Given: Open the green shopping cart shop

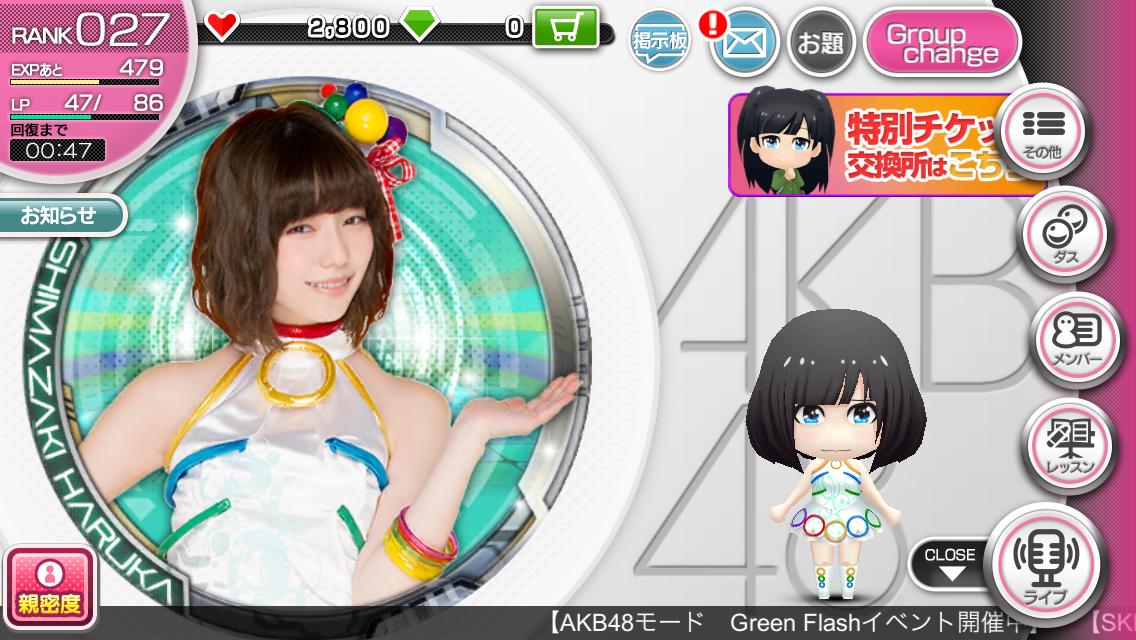Looking at the screenshot, I should click(x=565, y=27).
